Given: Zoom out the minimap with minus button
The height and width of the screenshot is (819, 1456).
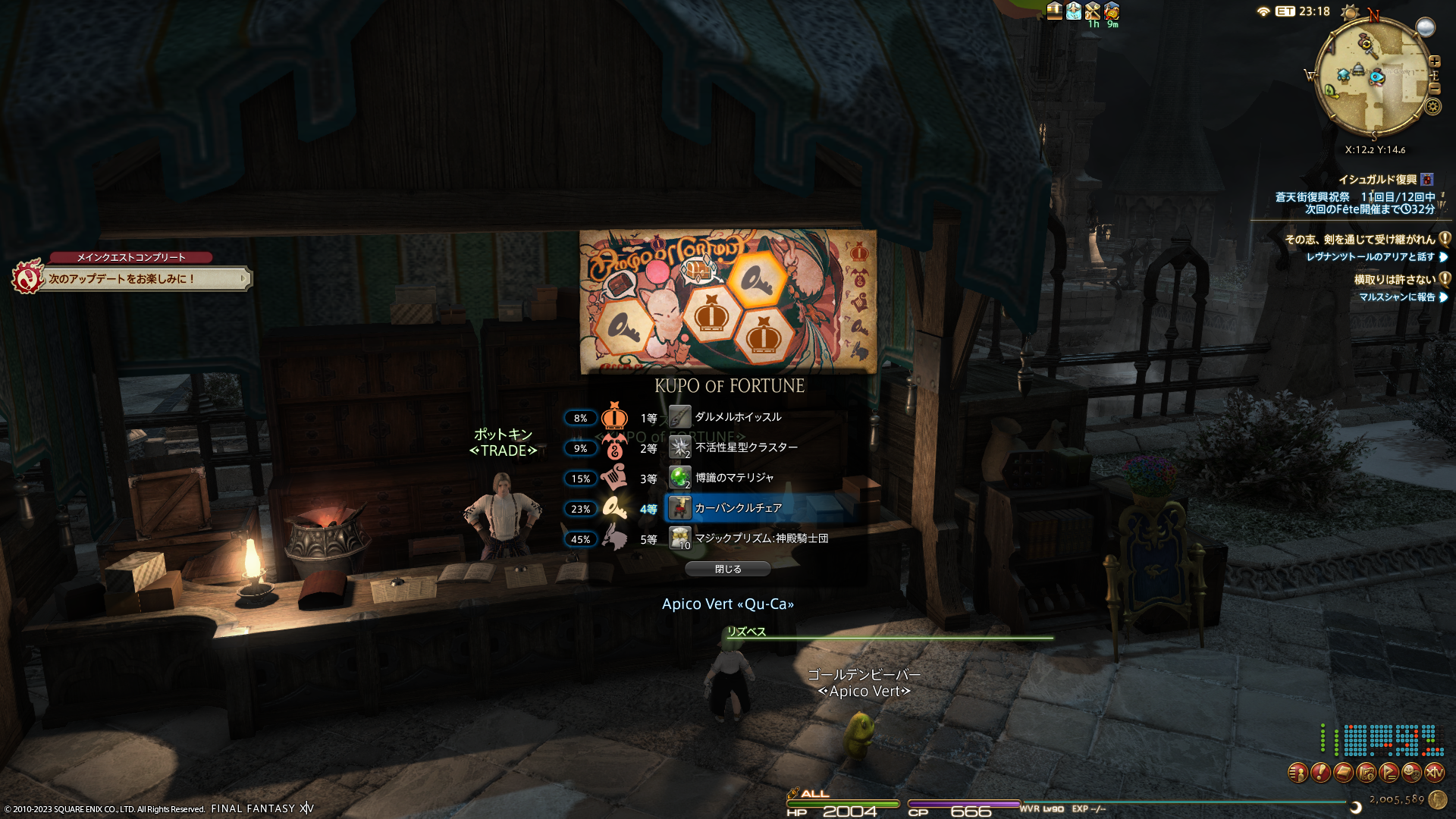Looking at the screenshot, I should pos(1434,88).
